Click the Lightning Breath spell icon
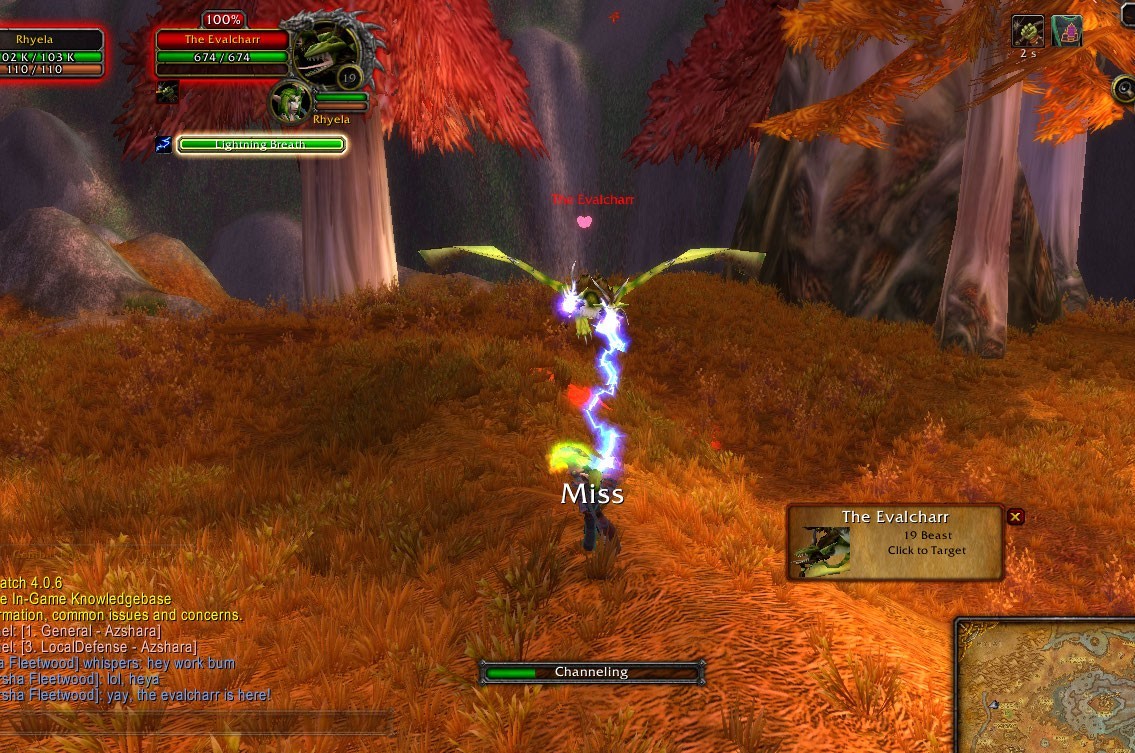 click(163, 145)
